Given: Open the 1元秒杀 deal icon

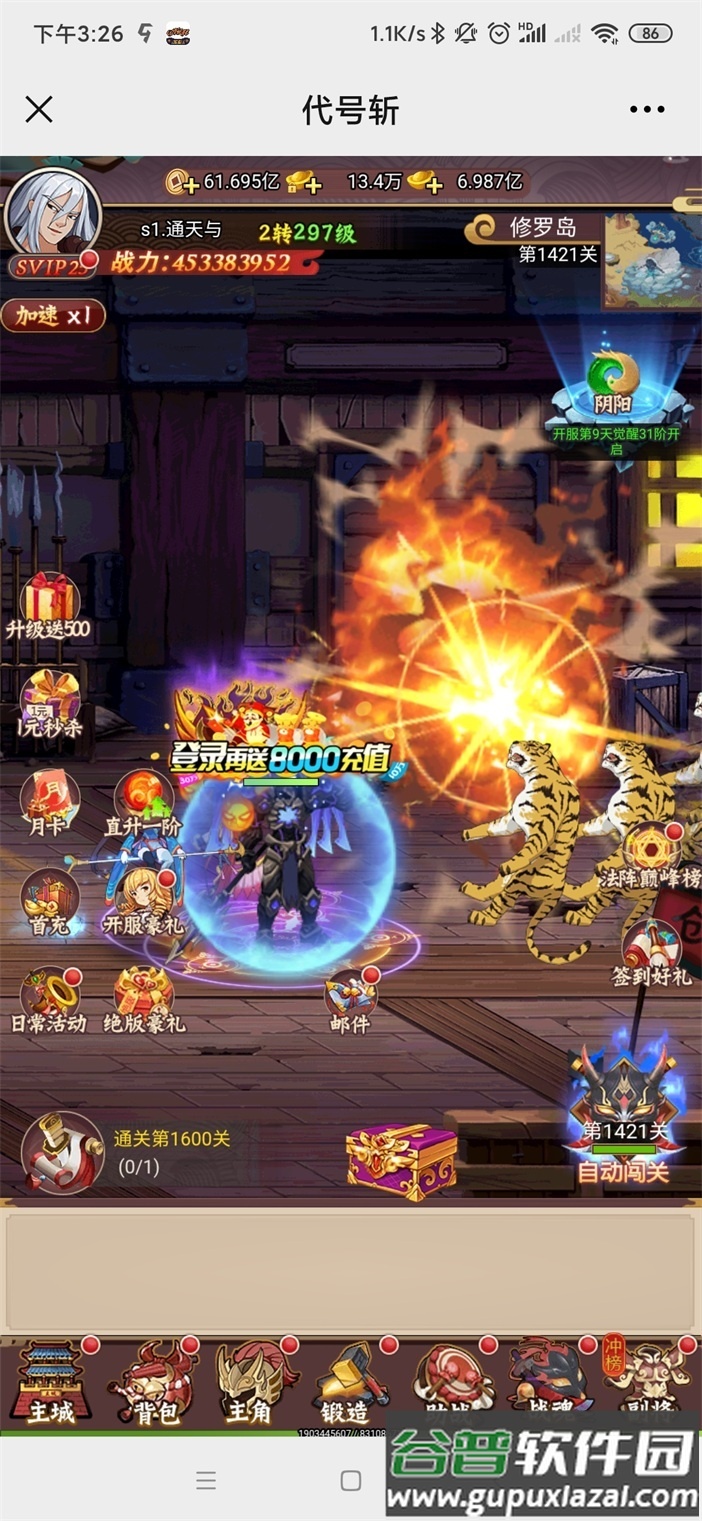Looking at the screenshot, I should pyautogui.click(x=50, y=703).
